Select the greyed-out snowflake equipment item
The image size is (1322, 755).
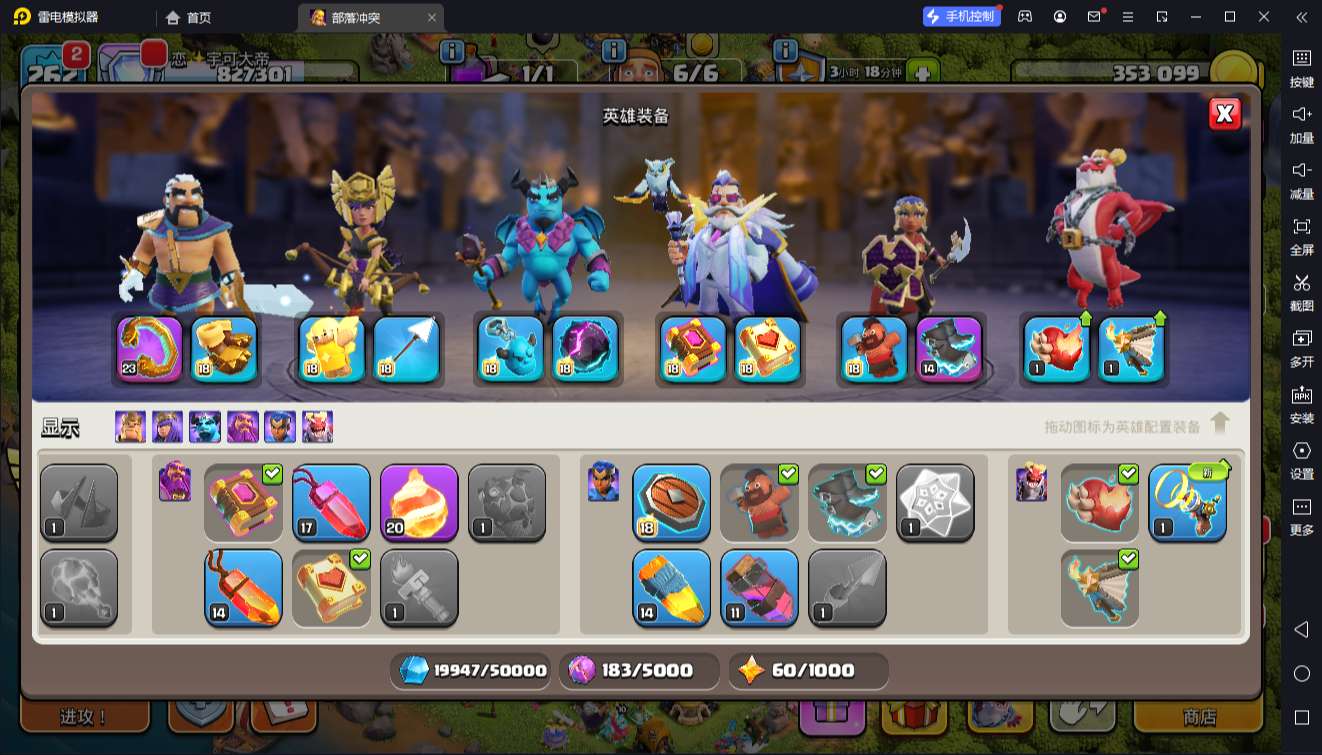tap(935, 503)
